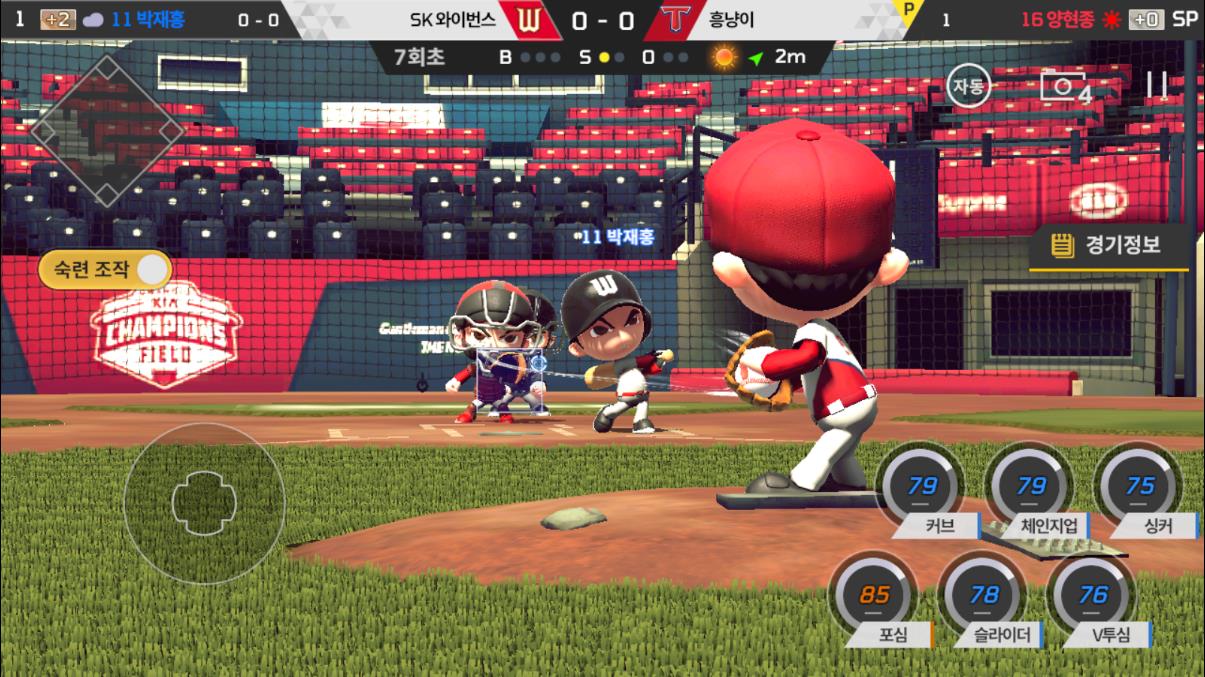Open the 경기정보 game info panel

[1110, 246]
